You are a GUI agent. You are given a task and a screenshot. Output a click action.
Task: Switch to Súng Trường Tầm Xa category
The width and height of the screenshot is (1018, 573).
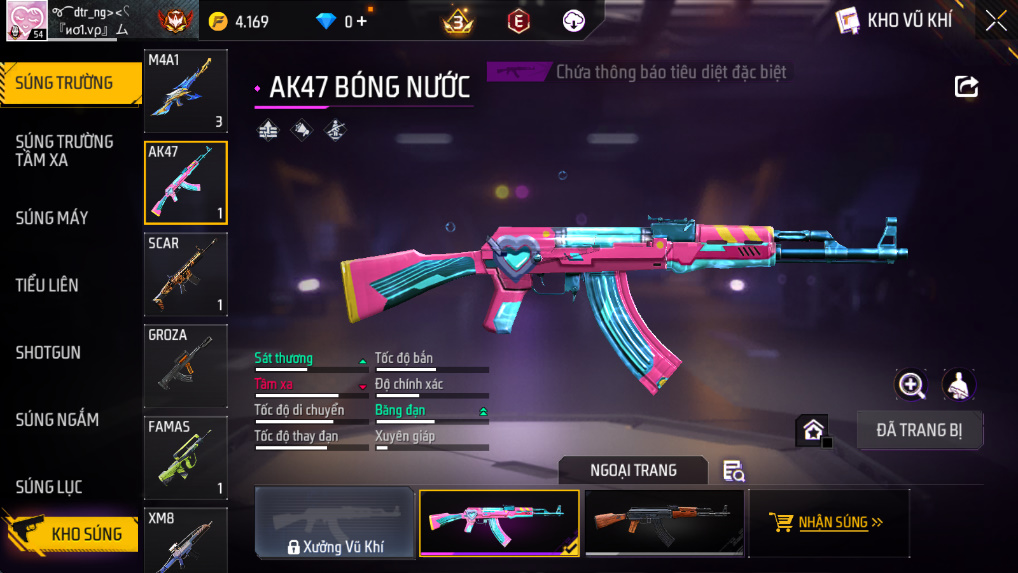point(64,150)
